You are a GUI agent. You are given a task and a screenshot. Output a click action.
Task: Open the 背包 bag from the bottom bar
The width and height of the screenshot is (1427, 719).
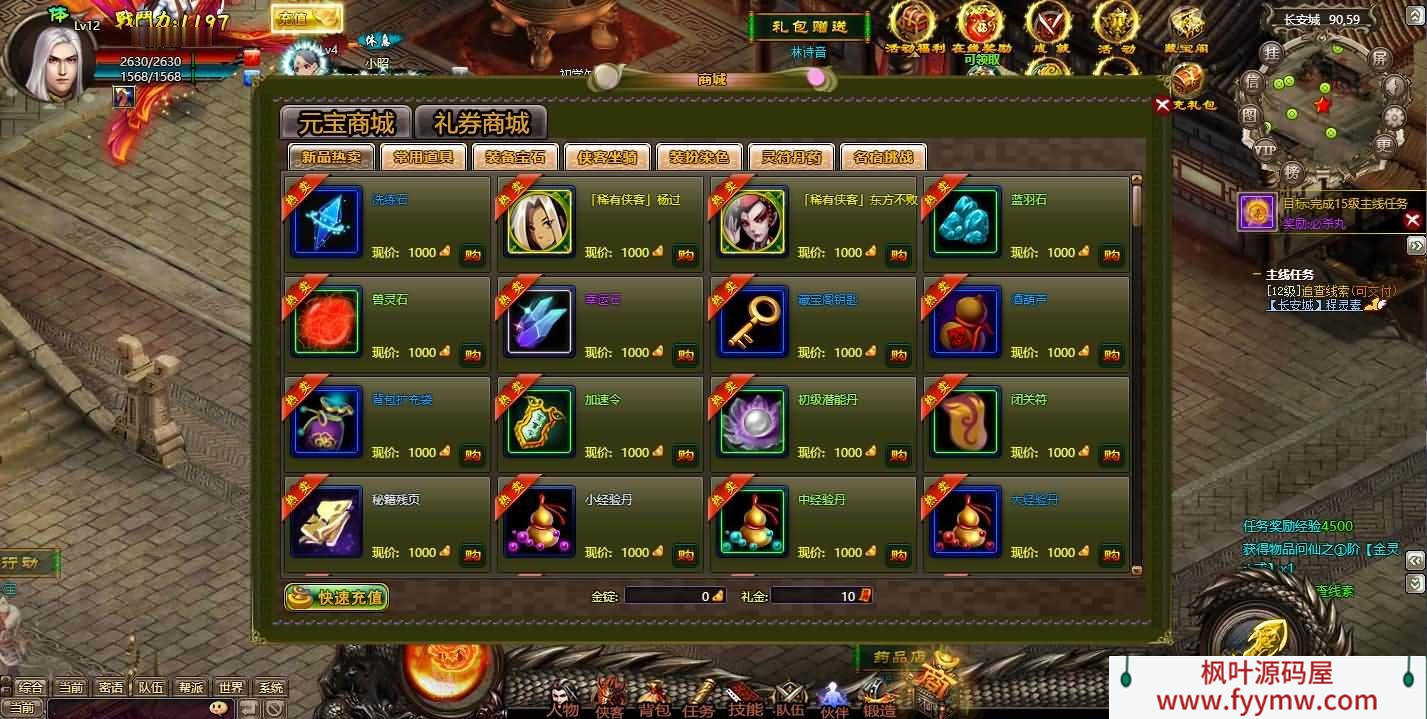point(654,698)
